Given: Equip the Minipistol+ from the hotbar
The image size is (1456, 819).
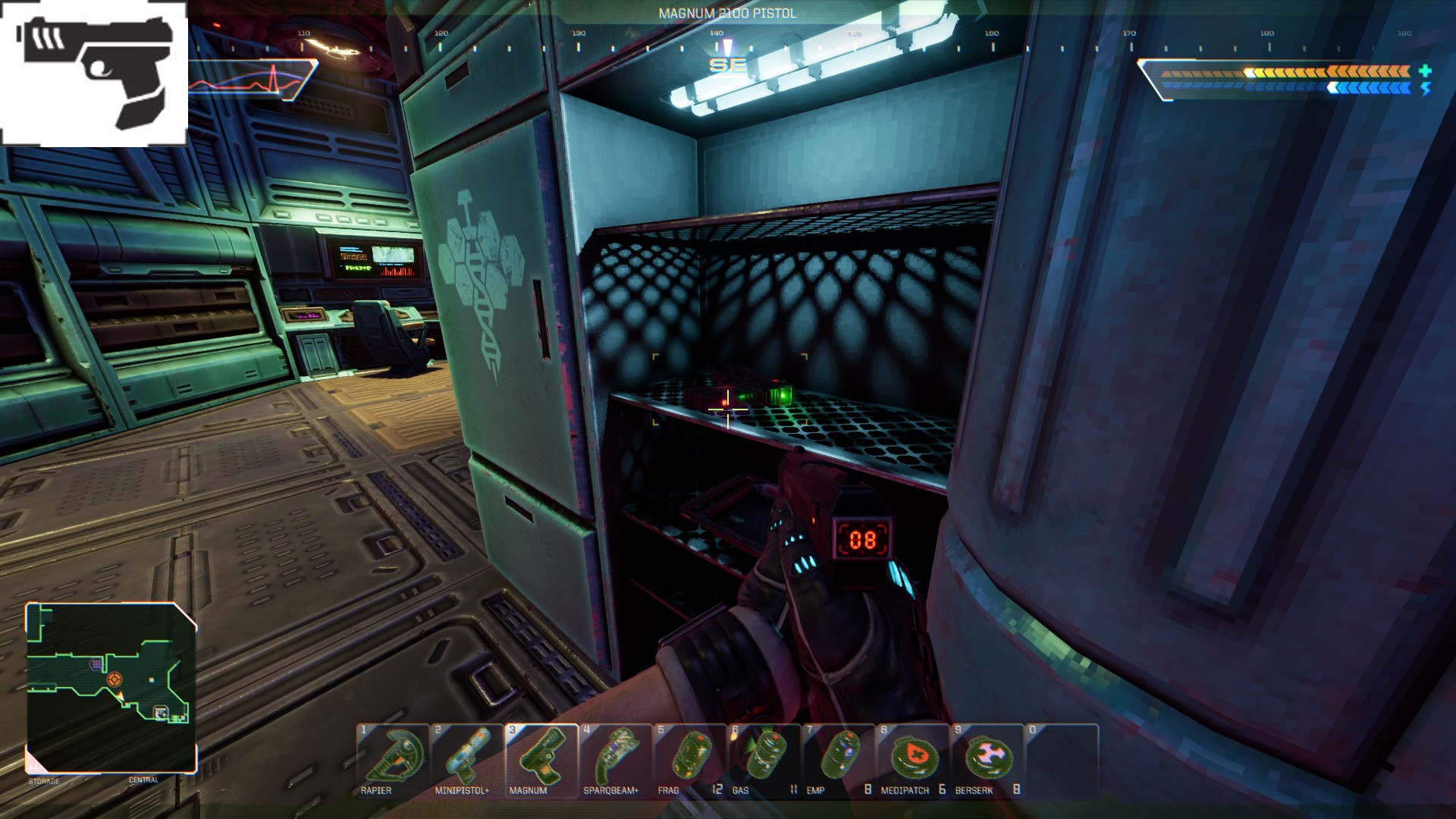Looking at the screenshot, I should (466, 759).
